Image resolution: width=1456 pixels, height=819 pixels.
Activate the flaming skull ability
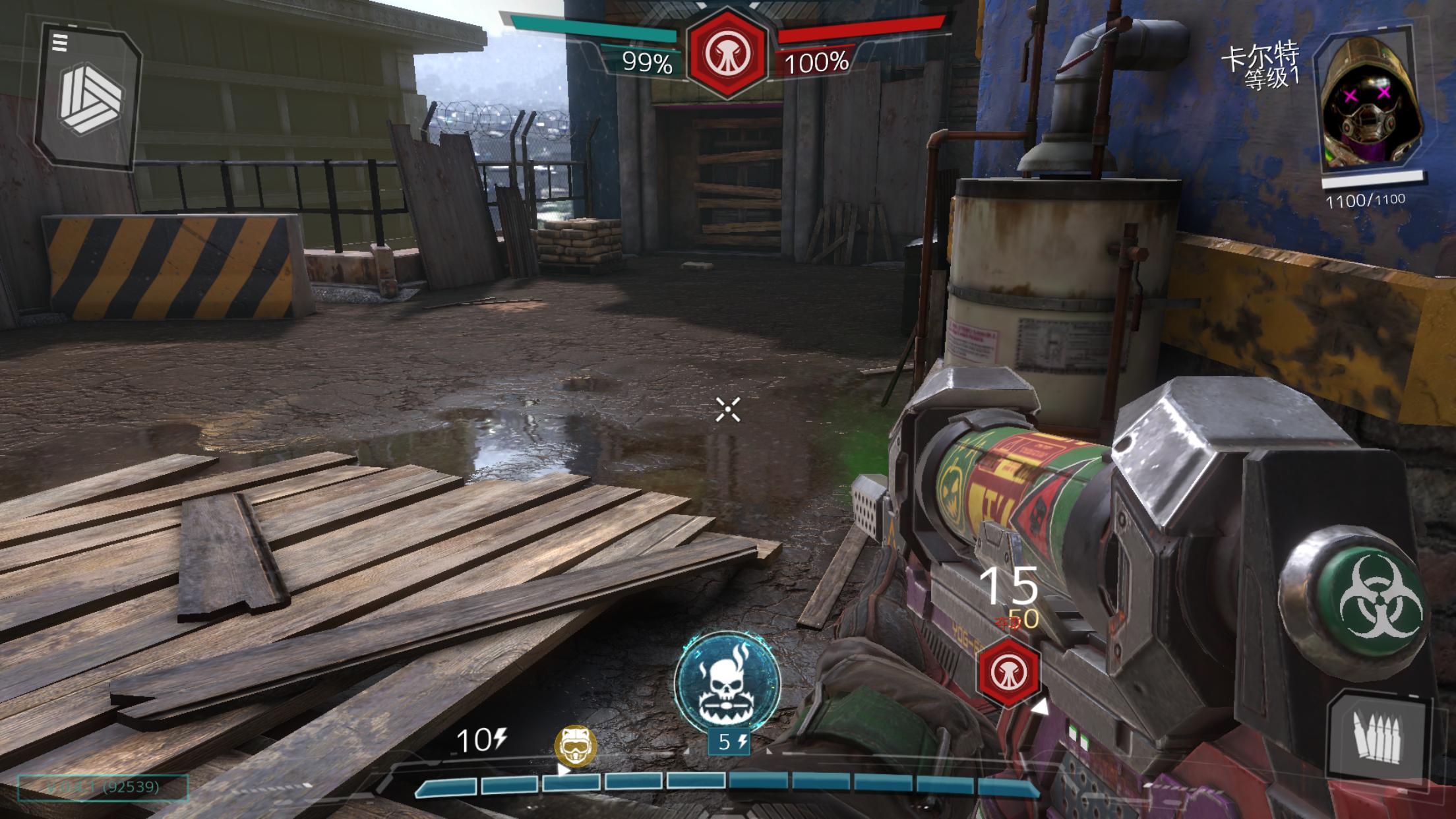[x=727, y=682]
